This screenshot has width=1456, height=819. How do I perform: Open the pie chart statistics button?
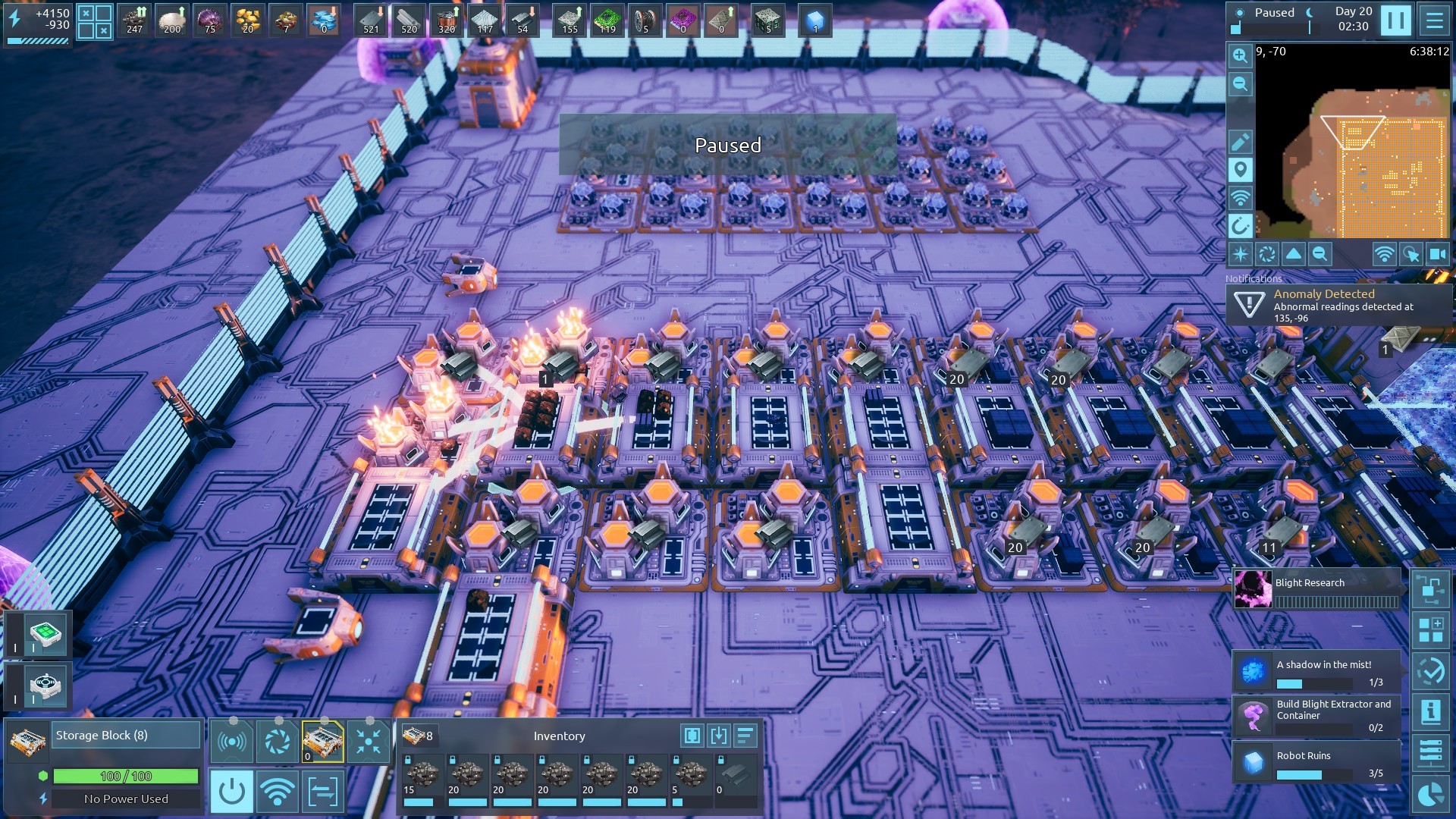click(x=1430, y=794)
